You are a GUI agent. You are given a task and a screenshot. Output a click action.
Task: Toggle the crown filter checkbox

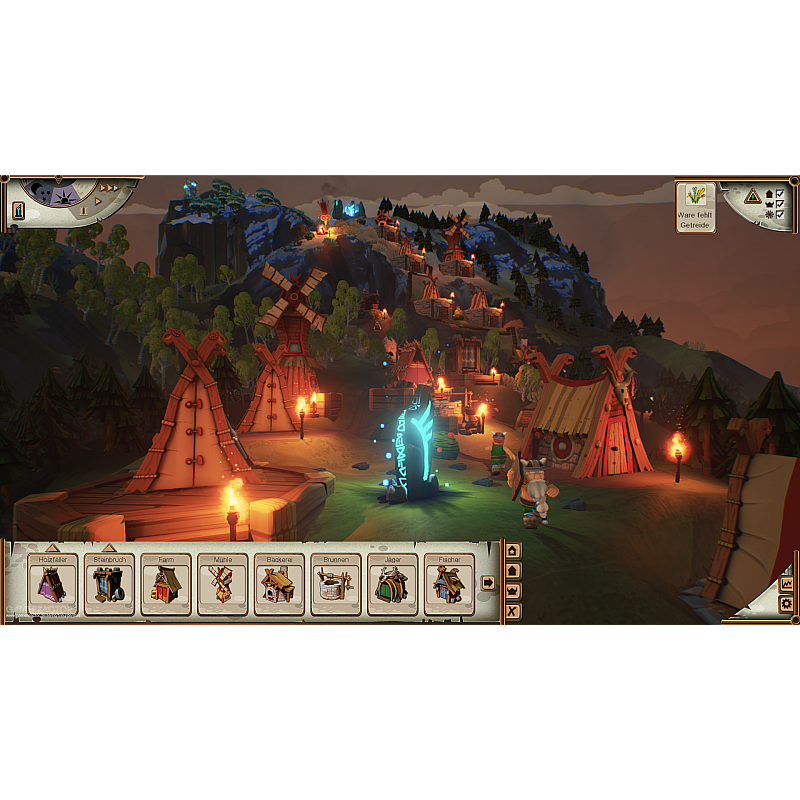tap(779, 203)
